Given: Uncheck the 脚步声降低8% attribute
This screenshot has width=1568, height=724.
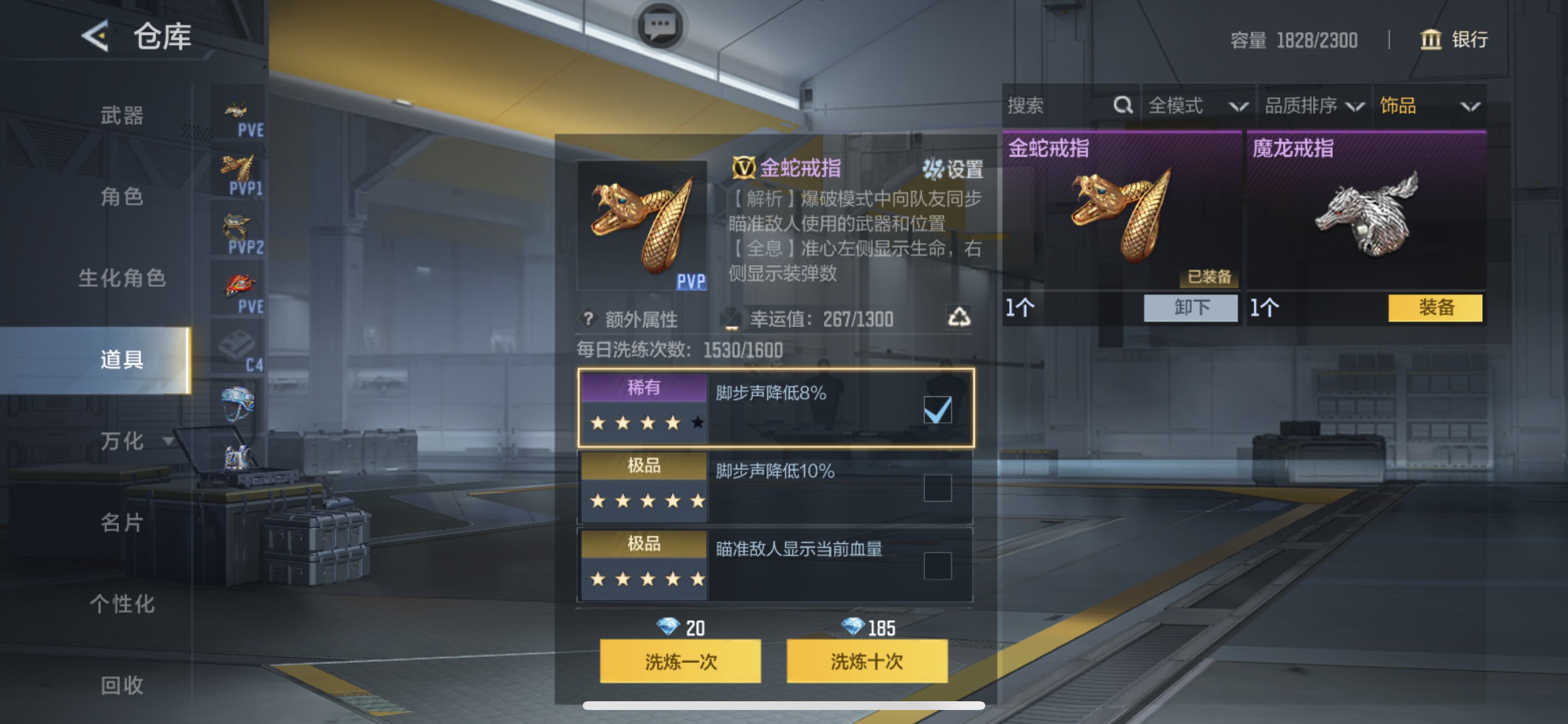Looking at the screenshot, I should [939, 410].
